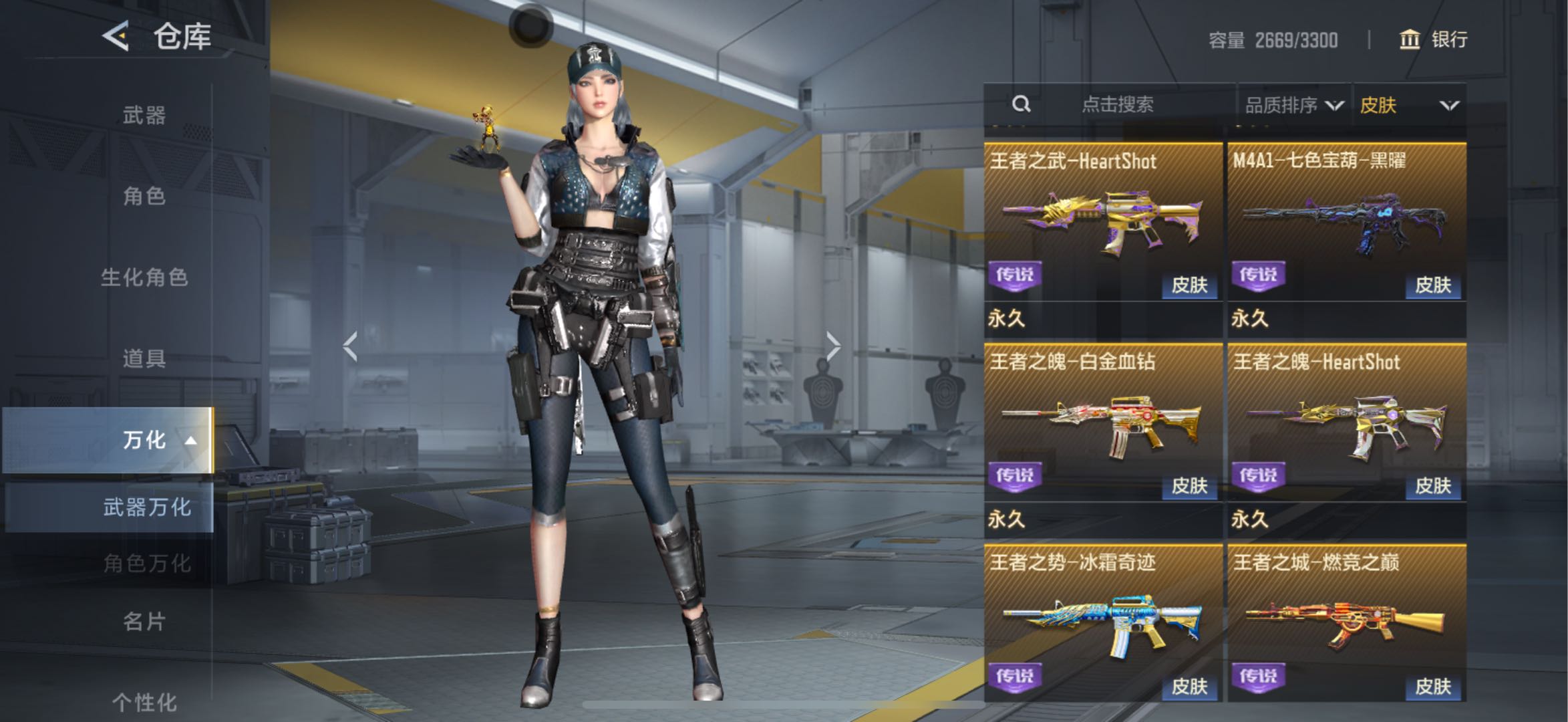Open the 道具 category
The width and height of the screenshot is (1568, 722).
[144, 358]
